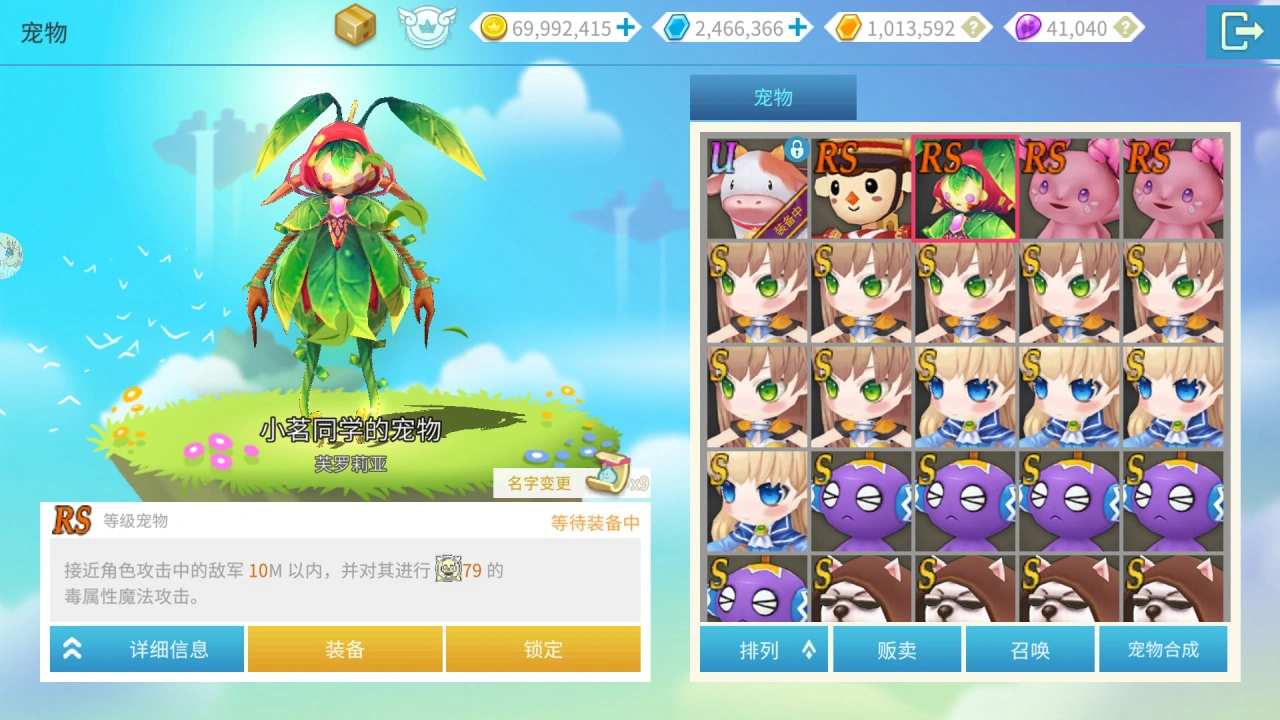Click the gold coin currency icon
Viewport: 1280px width, 720px height.
pos(494,28)
